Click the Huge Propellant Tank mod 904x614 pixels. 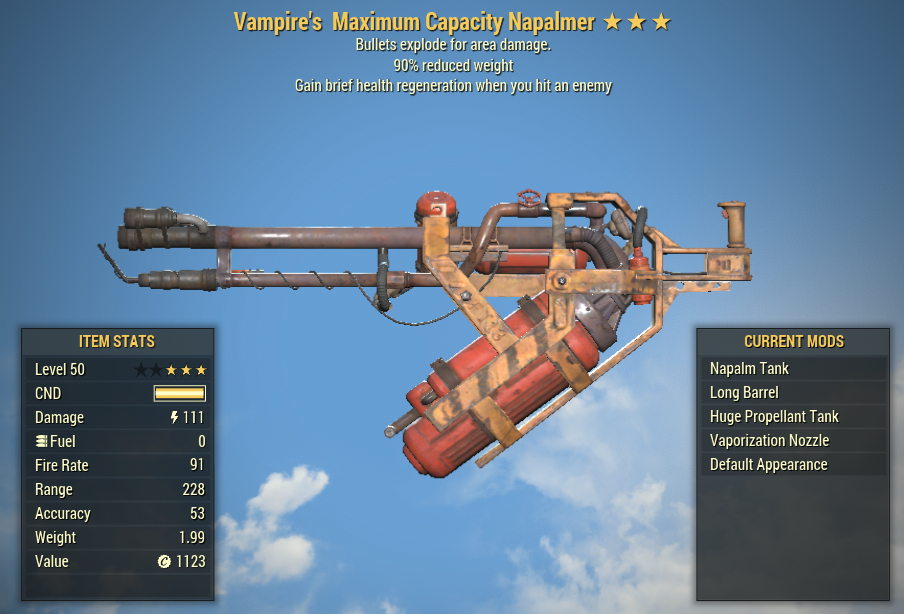792,416
